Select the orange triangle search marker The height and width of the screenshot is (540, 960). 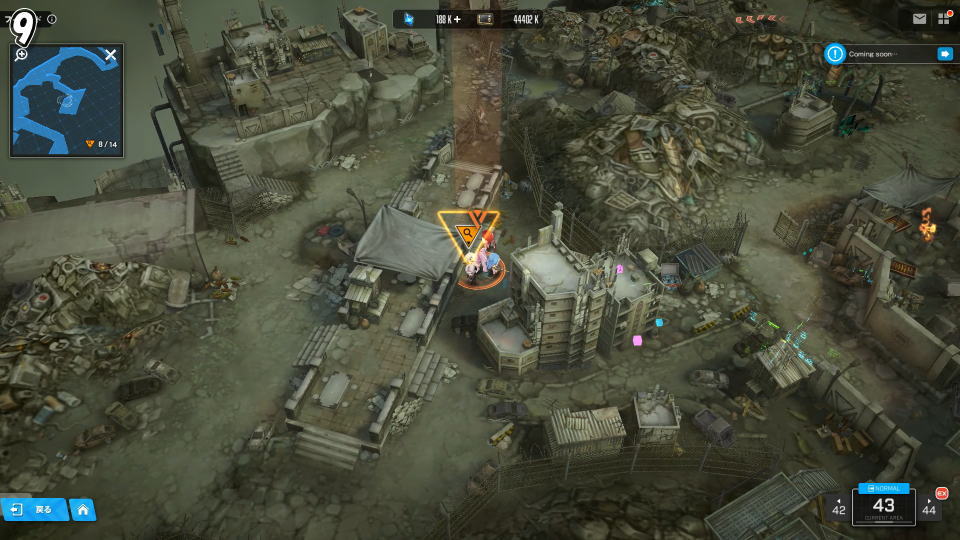click(x=466, y=235)
